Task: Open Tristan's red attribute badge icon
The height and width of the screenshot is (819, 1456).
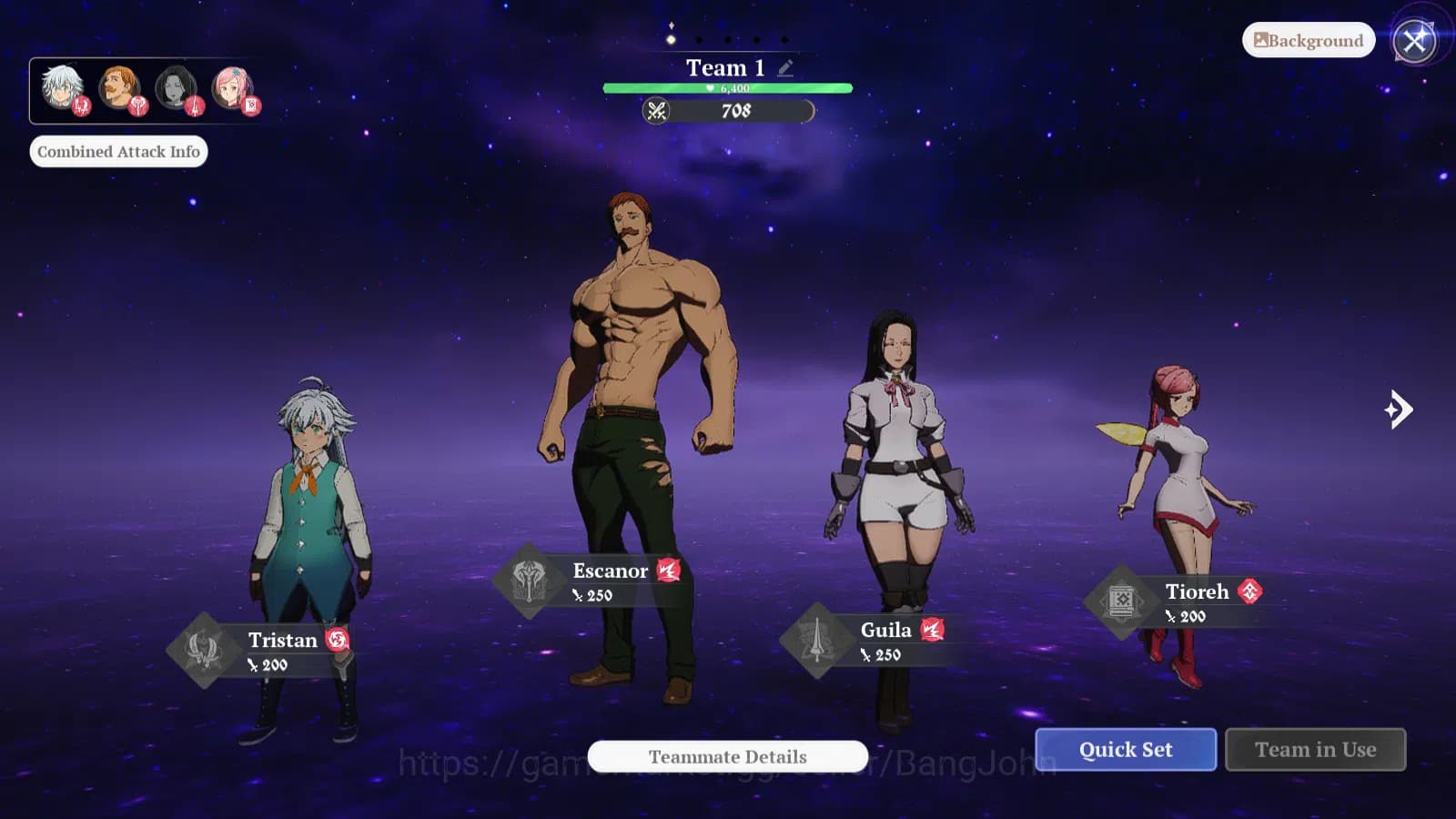Action: coord(338,640)
